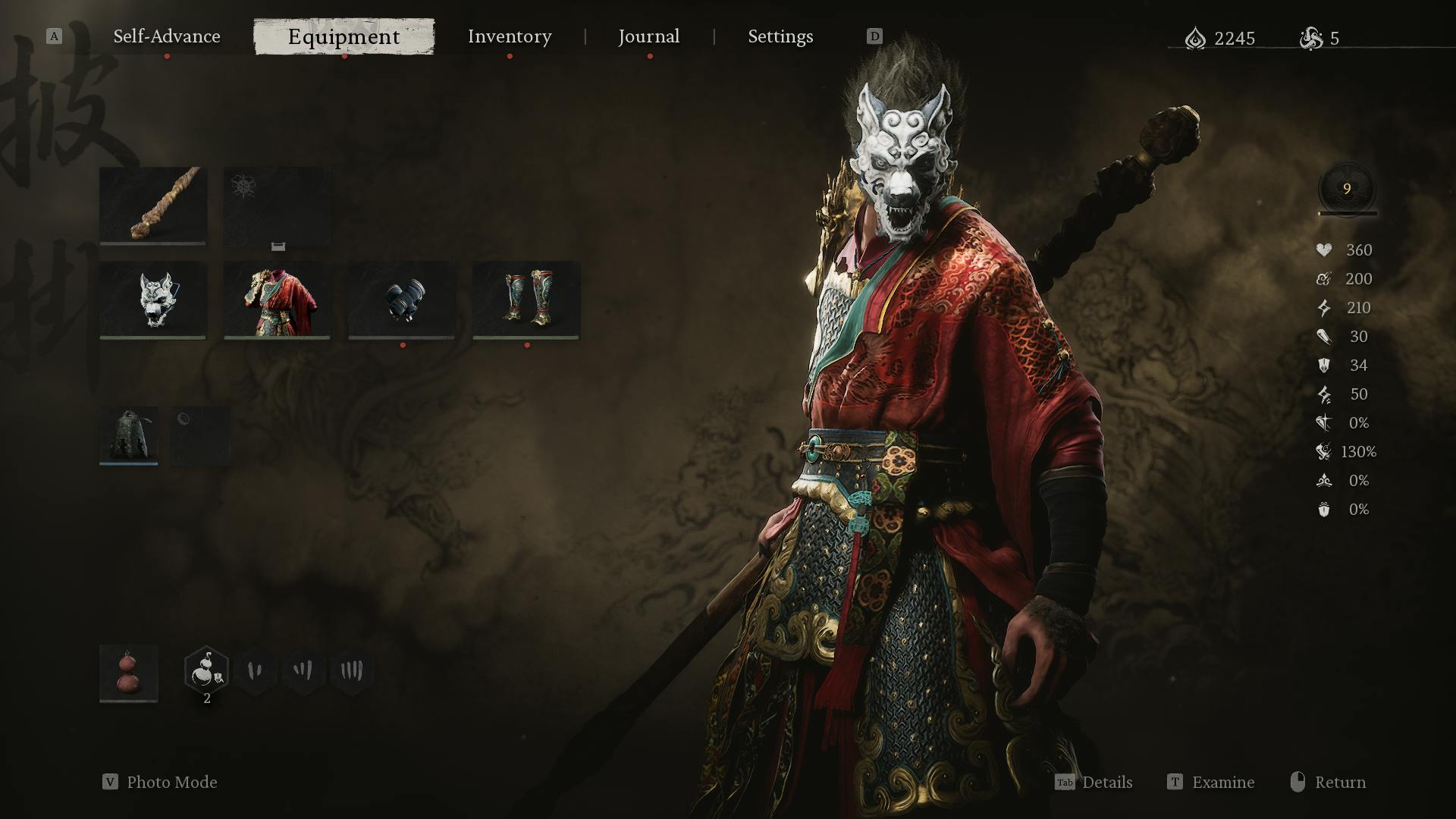Switch to the Self-Advance tab

[167, 36]
